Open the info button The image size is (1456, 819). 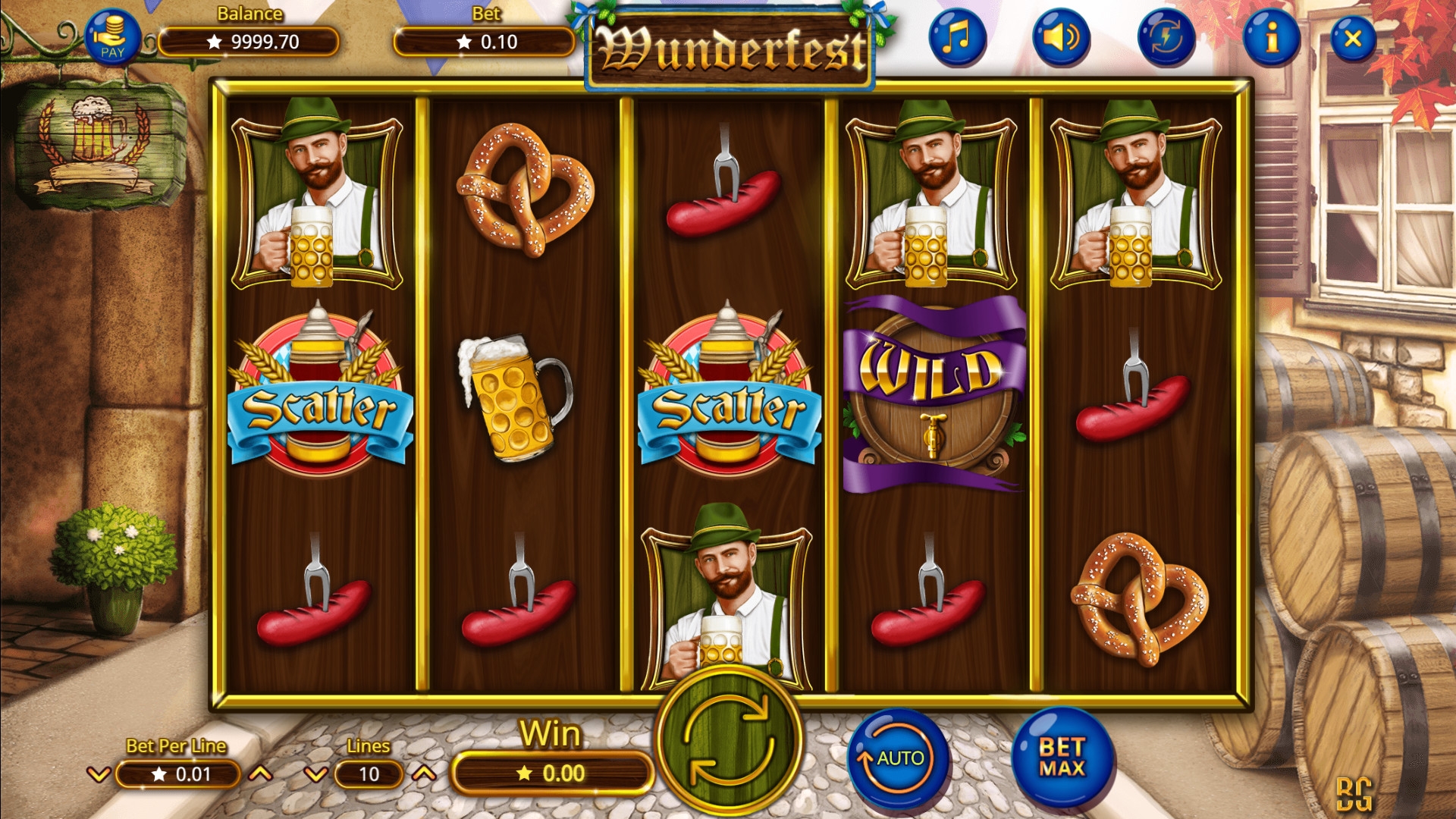[x=1272, y=36]
